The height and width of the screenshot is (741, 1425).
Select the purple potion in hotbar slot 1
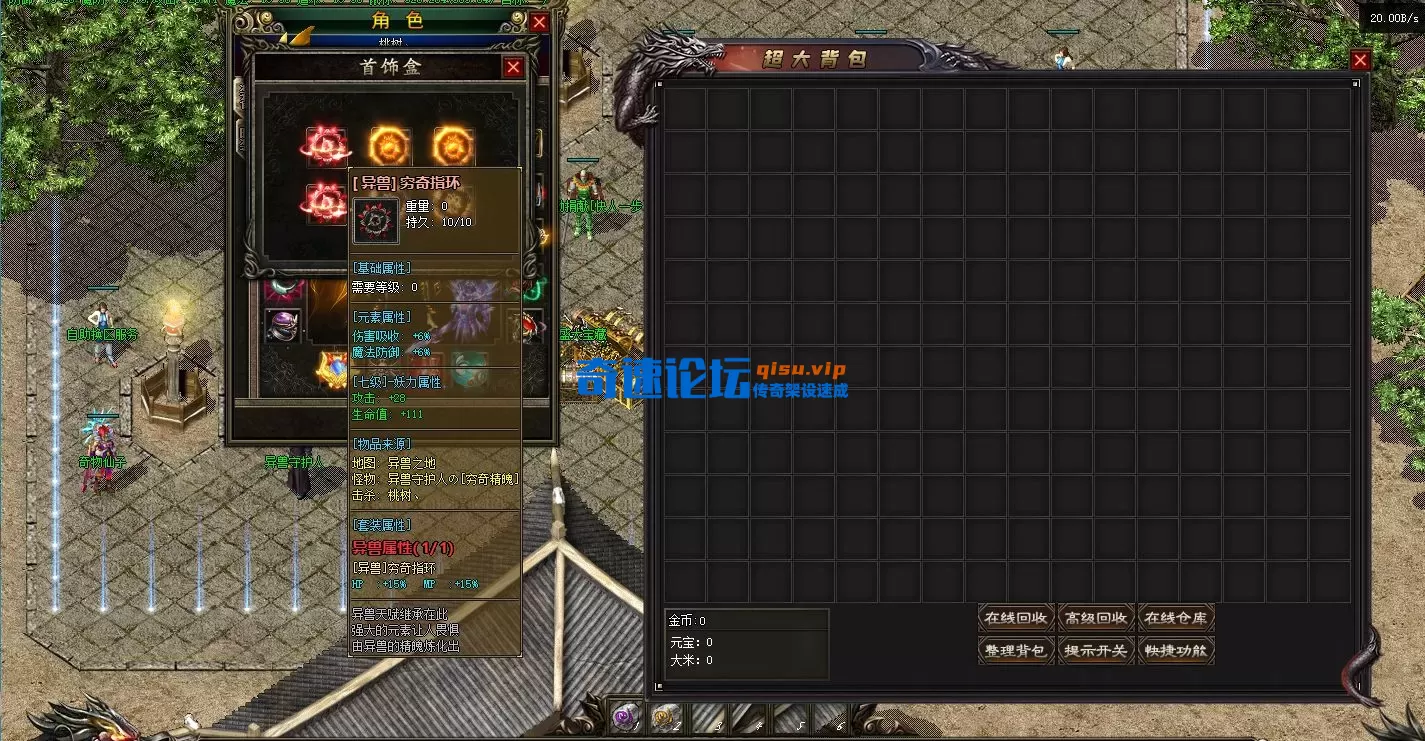point(625,718)
